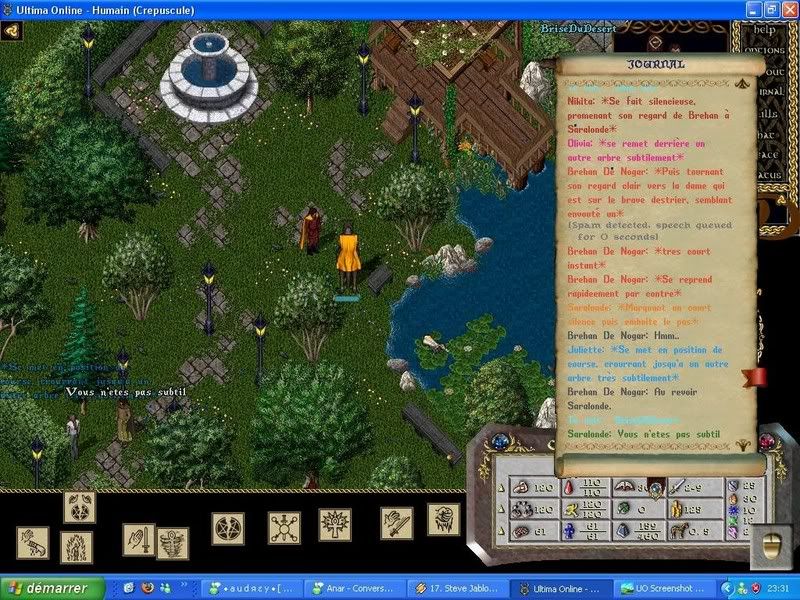This screenshot has width=800, height=600.
Task: Click the top-left golden arrow button
Action: click(x=12, y=30)
